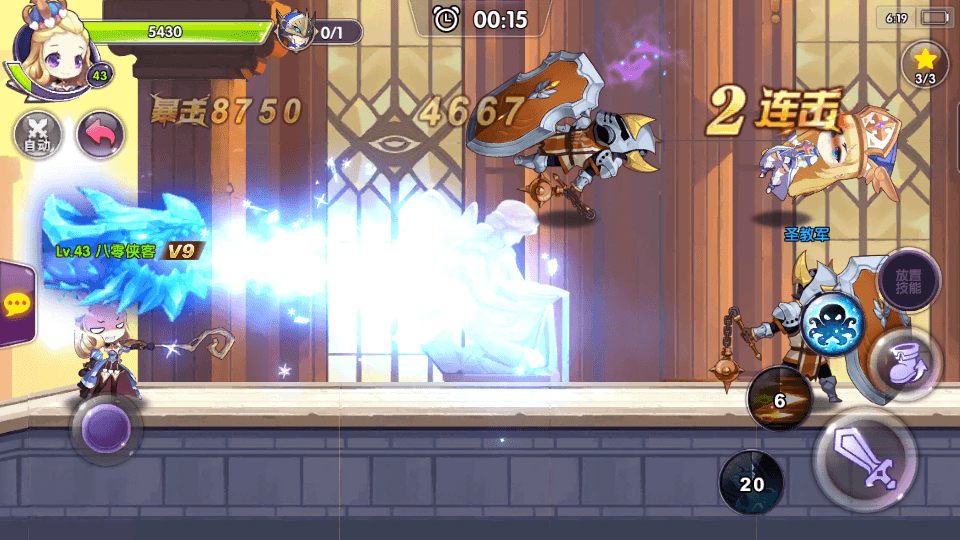The height and width of the screenshot is (540, 960).
Task: Select the skill showing cooldown 6
Action: [780, 399]
